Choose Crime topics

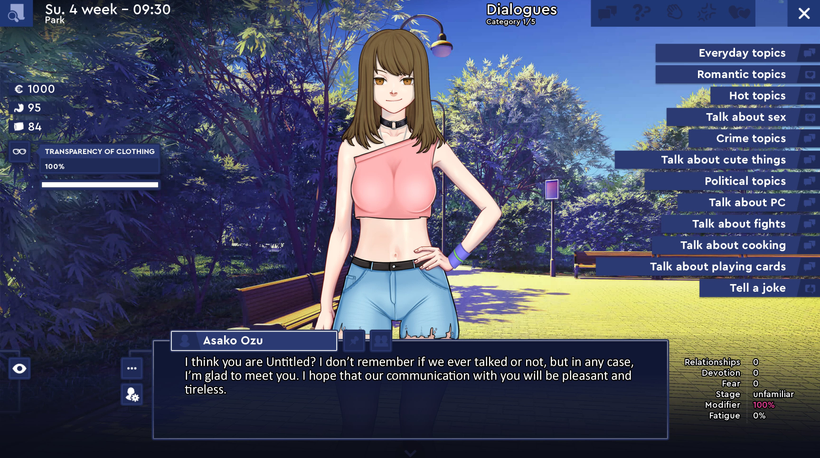pyautogui.click(x=751, y=138)
